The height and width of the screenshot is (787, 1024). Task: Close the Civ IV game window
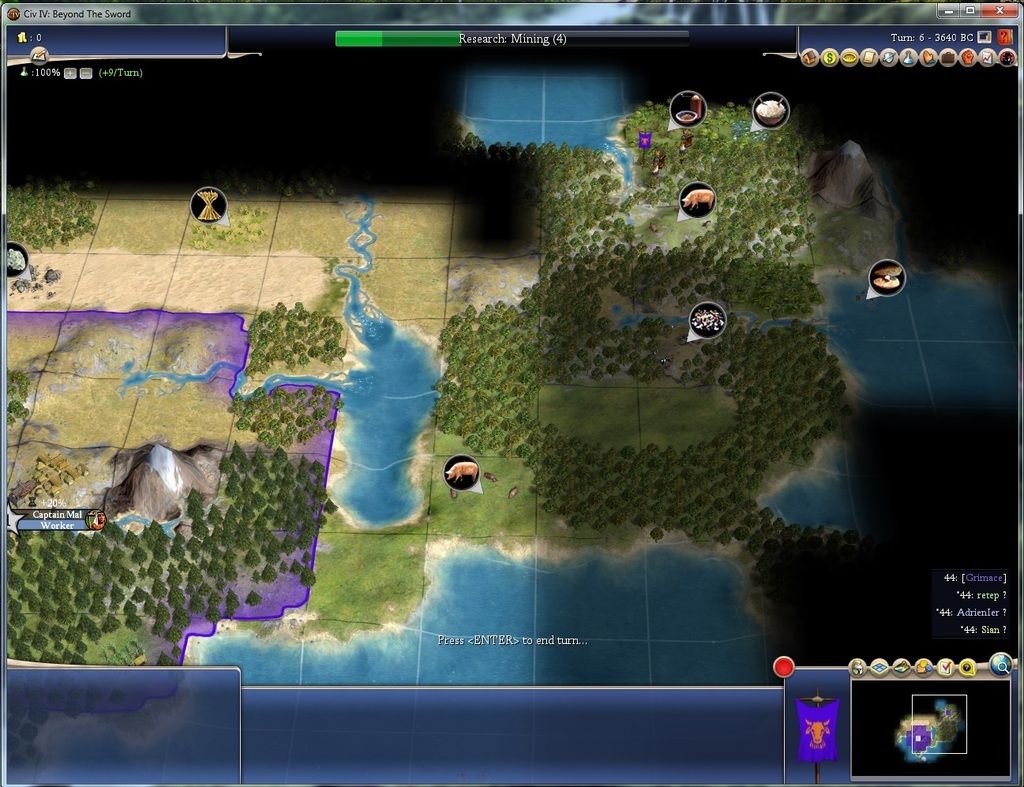click(x=1000, y=10)
